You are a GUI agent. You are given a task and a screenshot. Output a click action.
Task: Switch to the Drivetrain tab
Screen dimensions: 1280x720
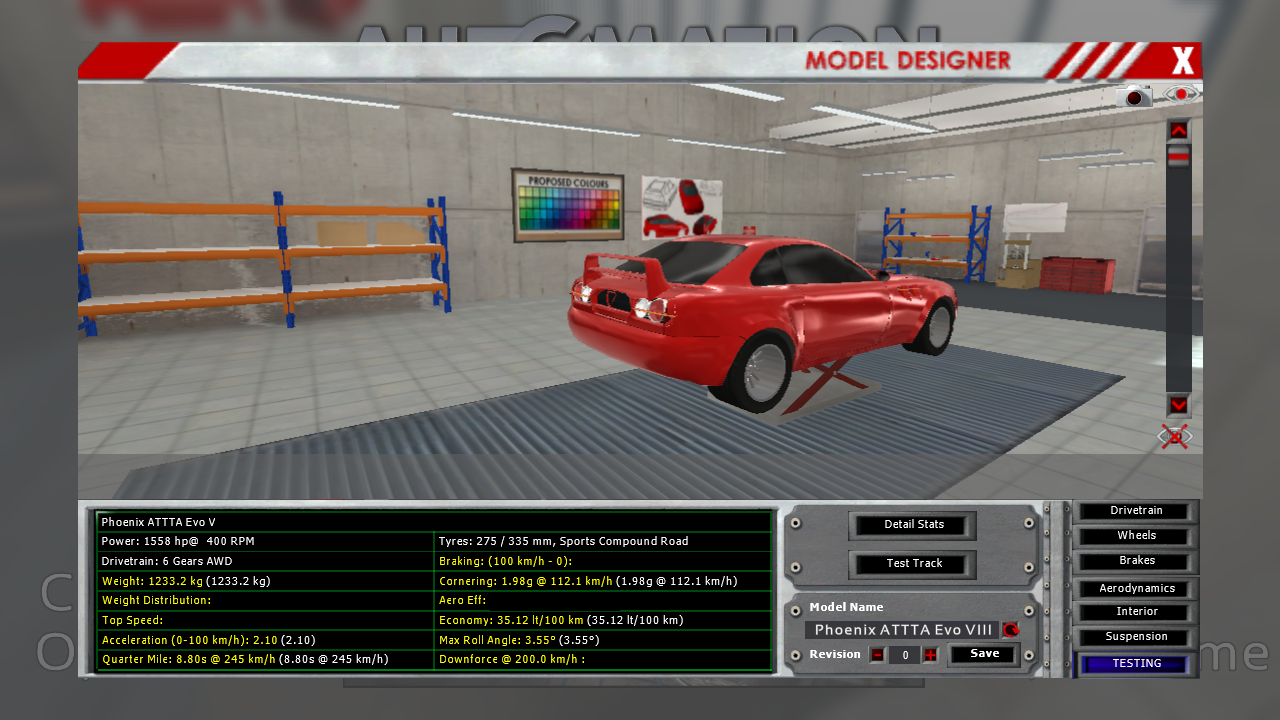click(1136, 511)
